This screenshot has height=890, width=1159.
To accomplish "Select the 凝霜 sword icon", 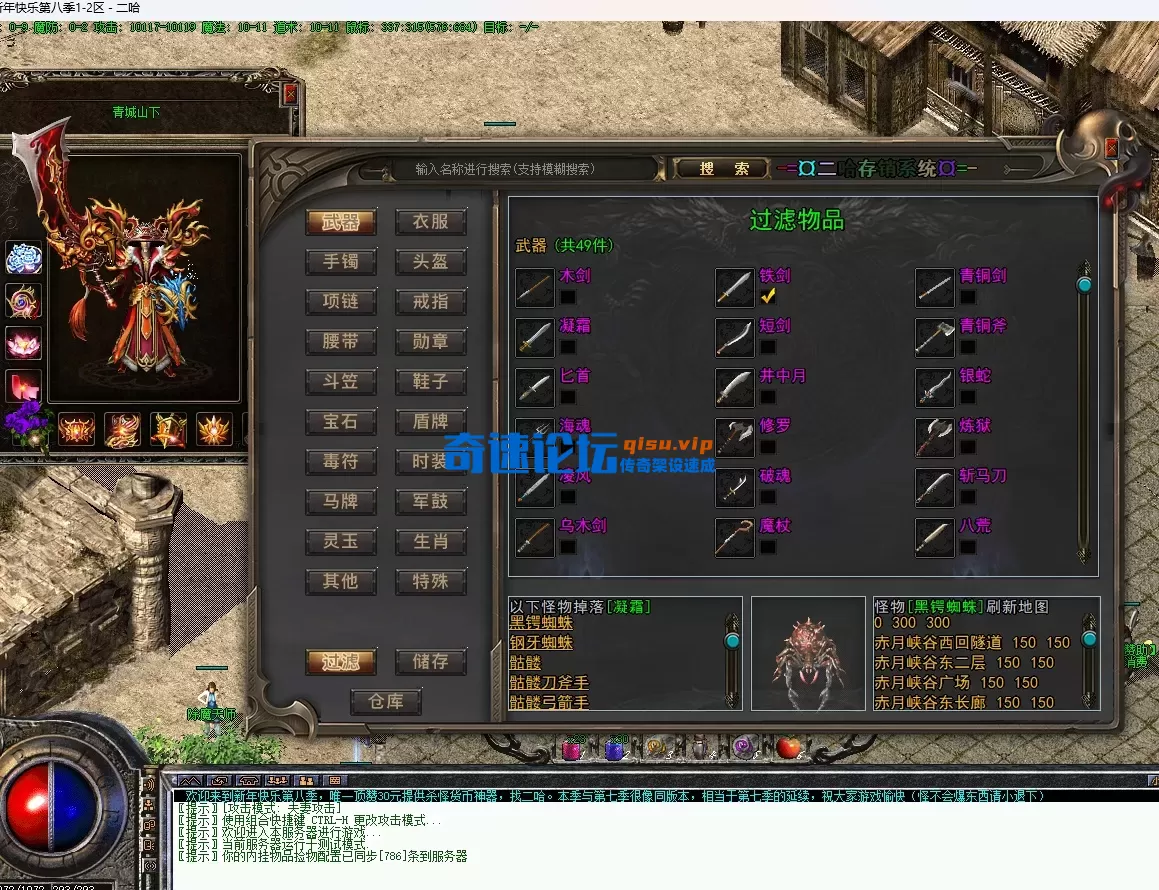I will pyautogui.click(x=535, y=337).
